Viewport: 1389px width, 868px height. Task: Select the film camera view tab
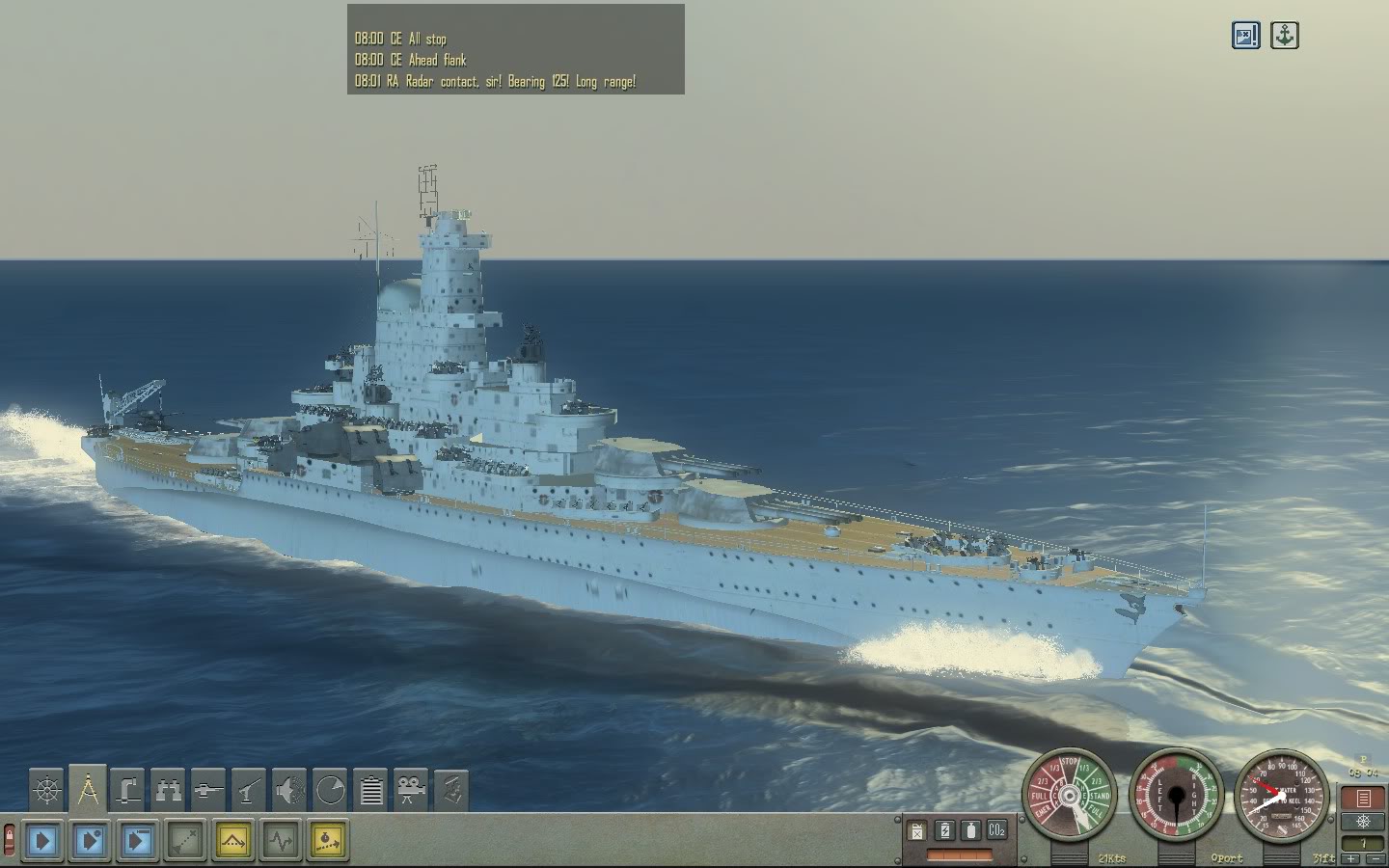412,791
